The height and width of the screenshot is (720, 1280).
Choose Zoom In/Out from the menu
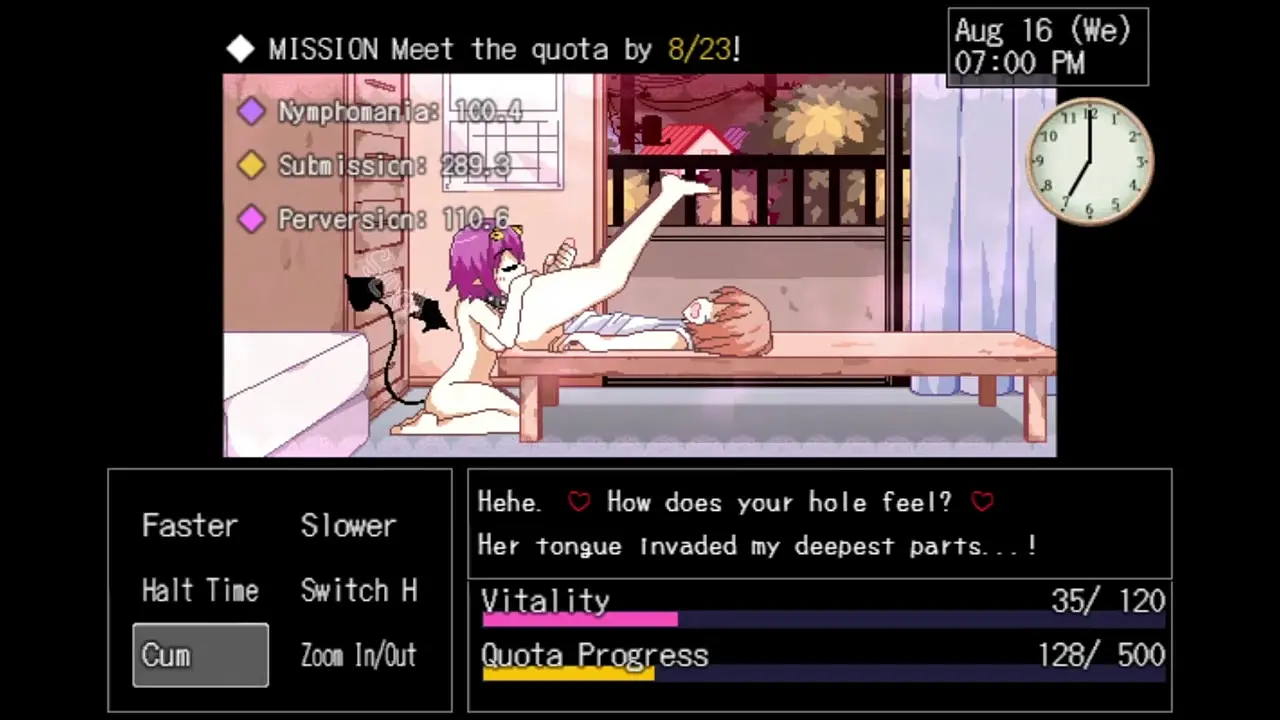coord(358,656)
